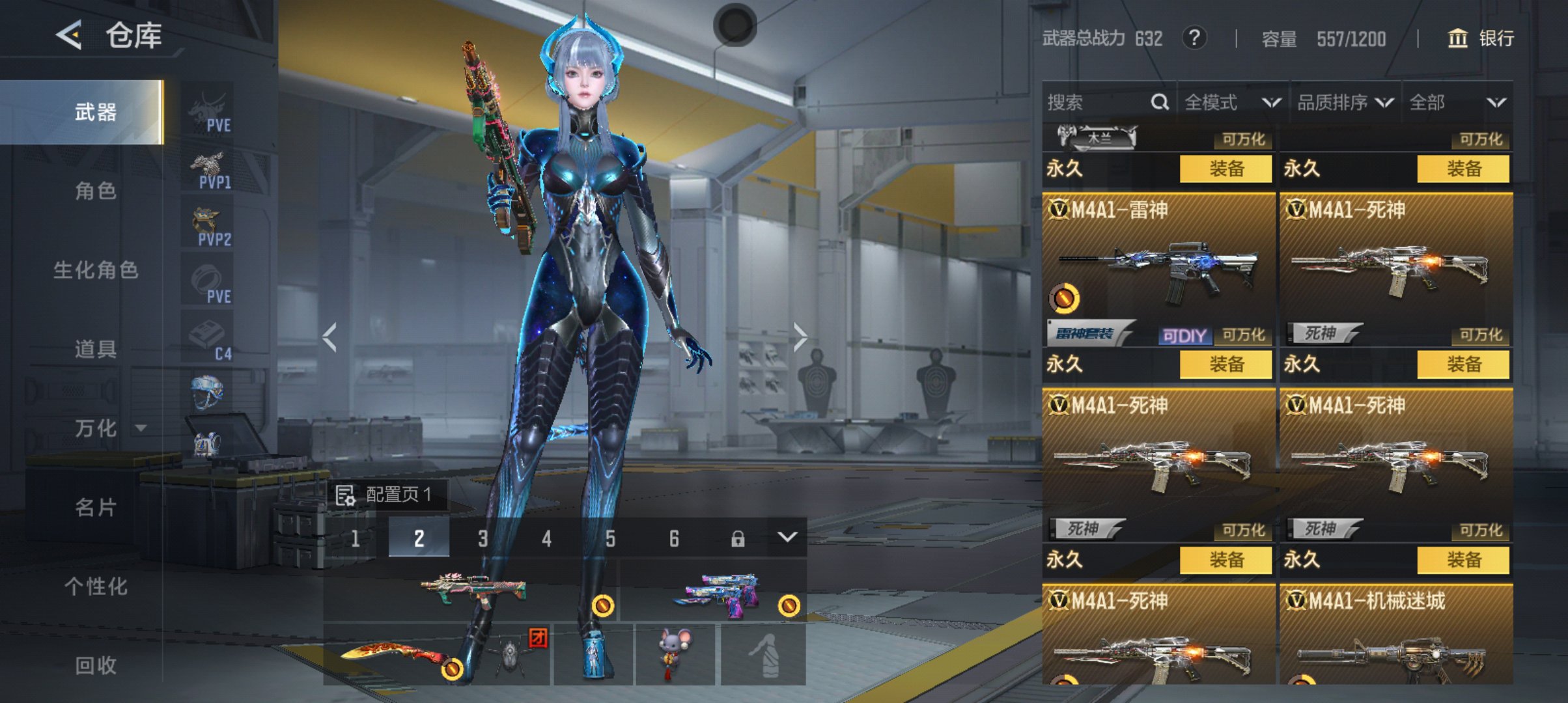Open the 角色 category in sidebar
Image resolution: width=1568 pixels, height=703 pixels.
[95, 191]
